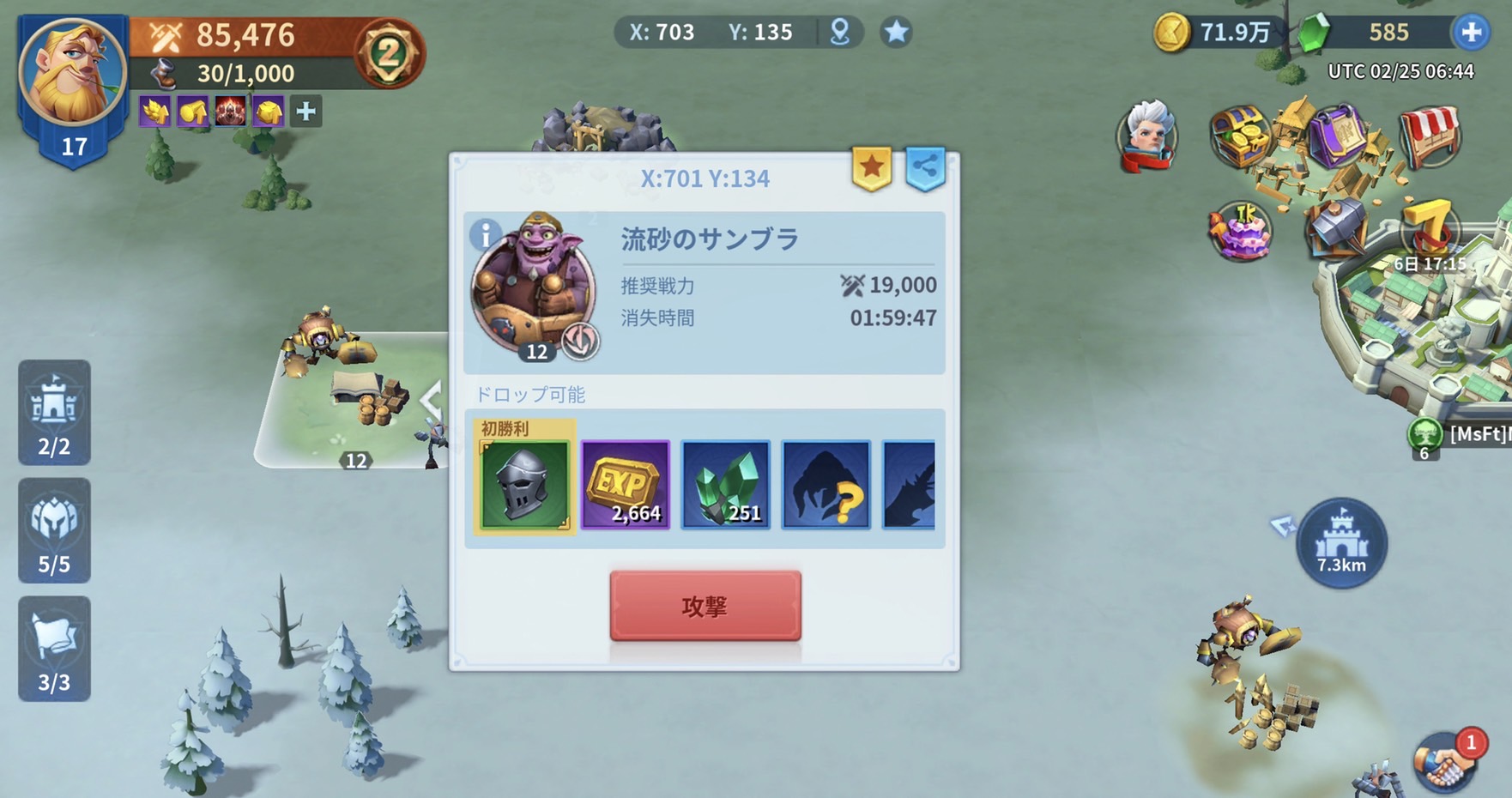Share the monster's coordinates

click(925, 168)
